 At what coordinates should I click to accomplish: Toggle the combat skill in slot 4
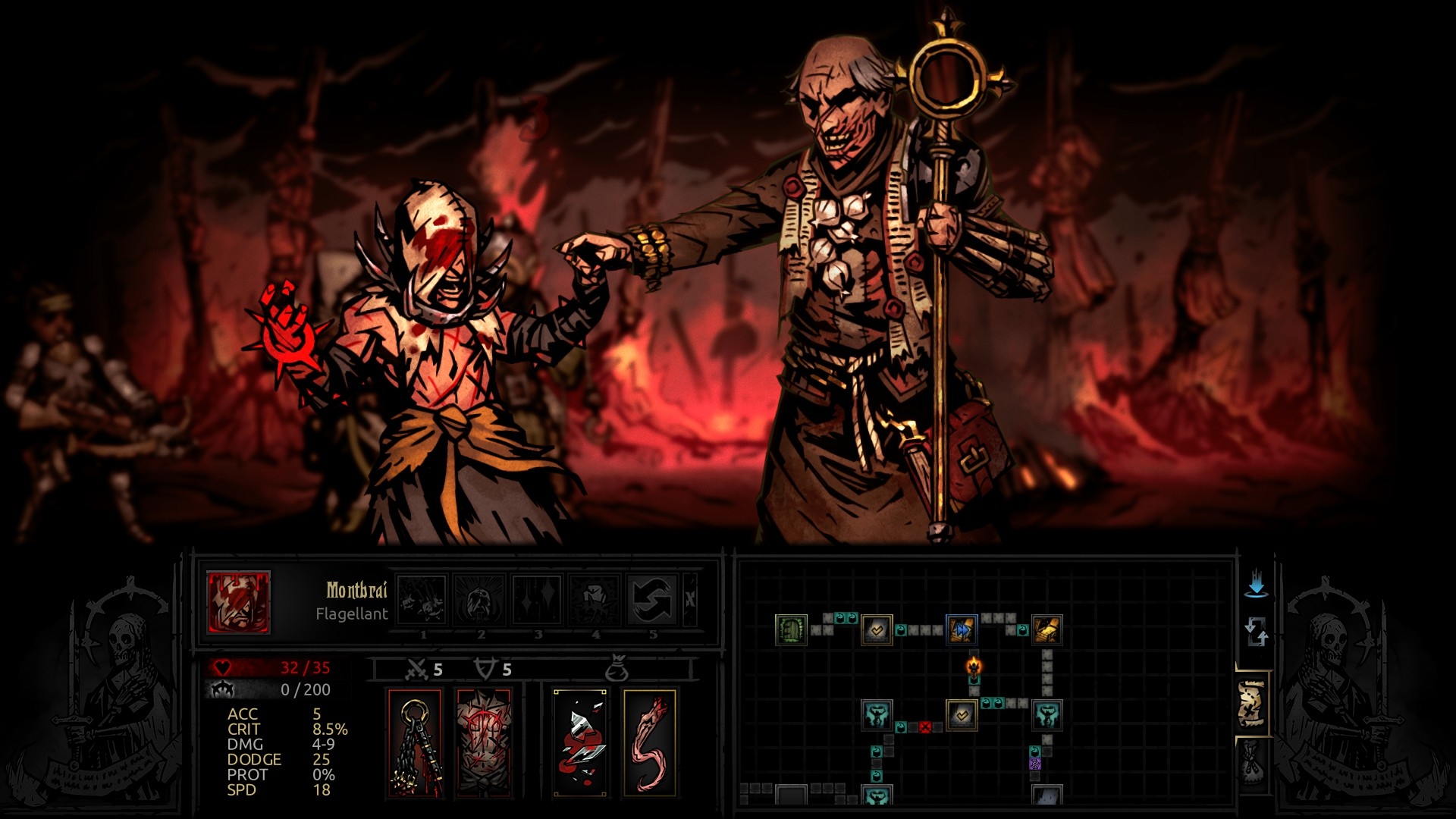(595, 601)
